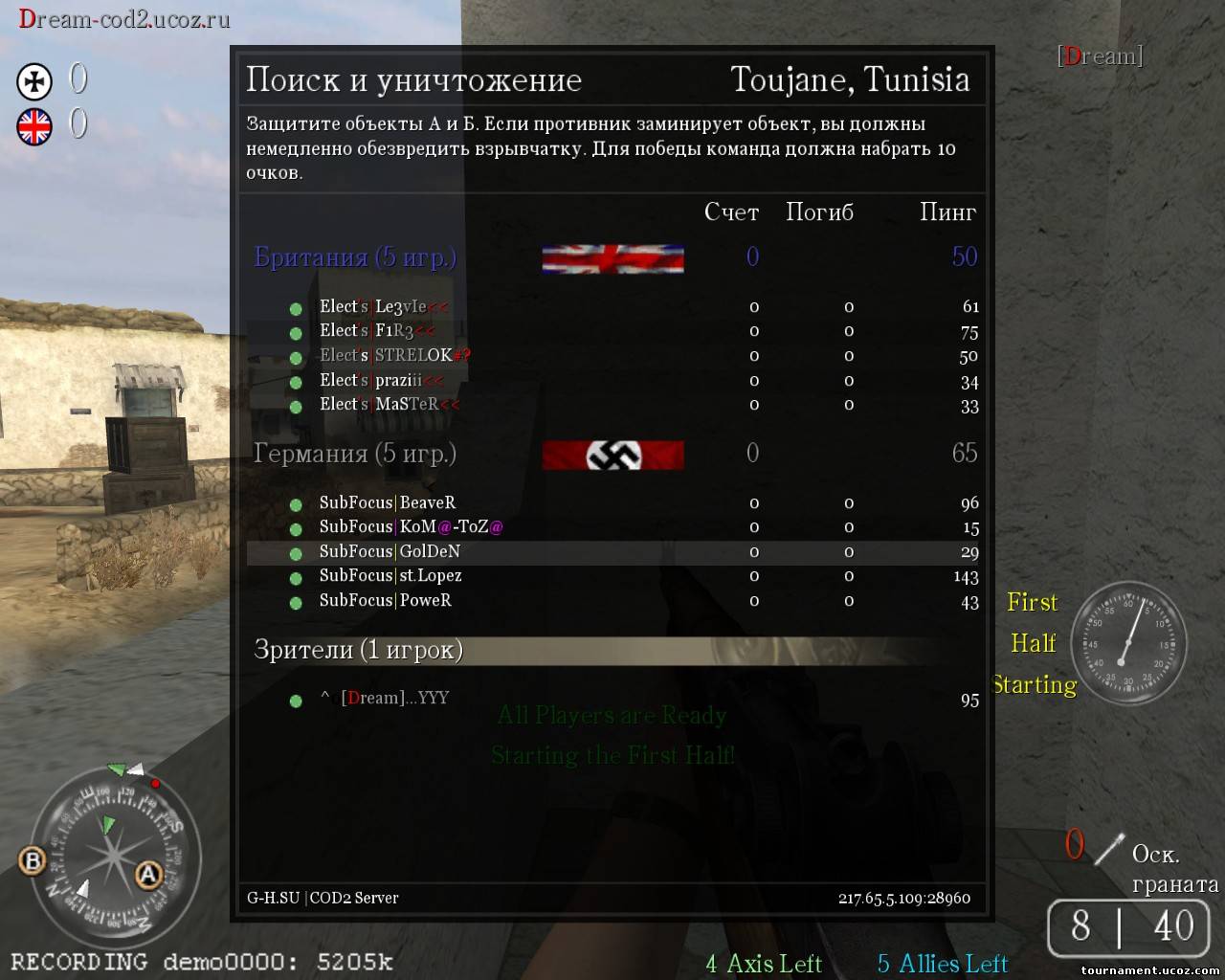The height and width of the screenshot is (980, 1225).
Task: Click objective B marker on compass
Action: (33, 859)
